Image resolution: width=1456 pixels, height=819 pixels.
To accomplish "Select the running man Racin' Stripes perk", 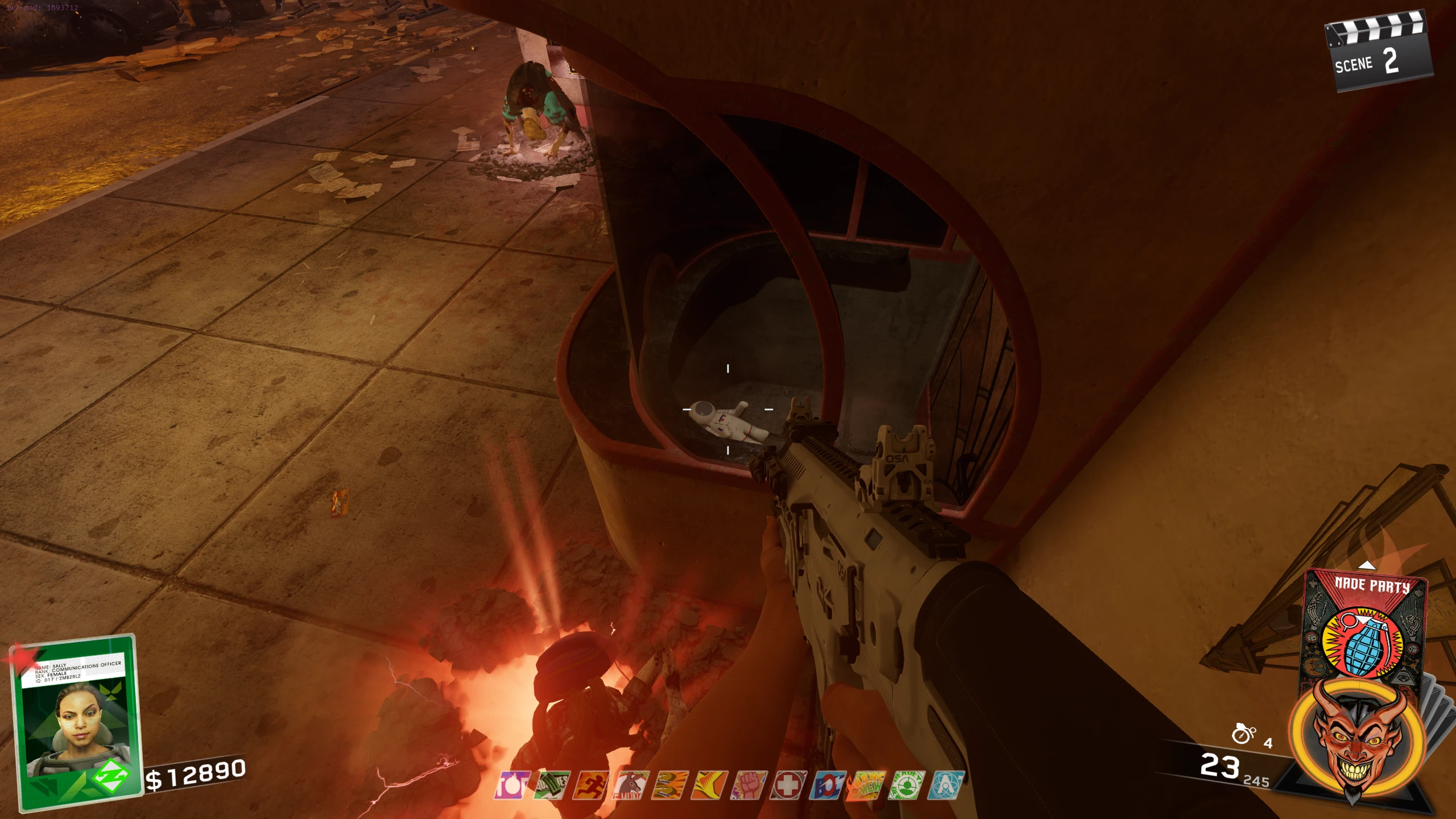I will pyautogui.click(x=590, y=785).
